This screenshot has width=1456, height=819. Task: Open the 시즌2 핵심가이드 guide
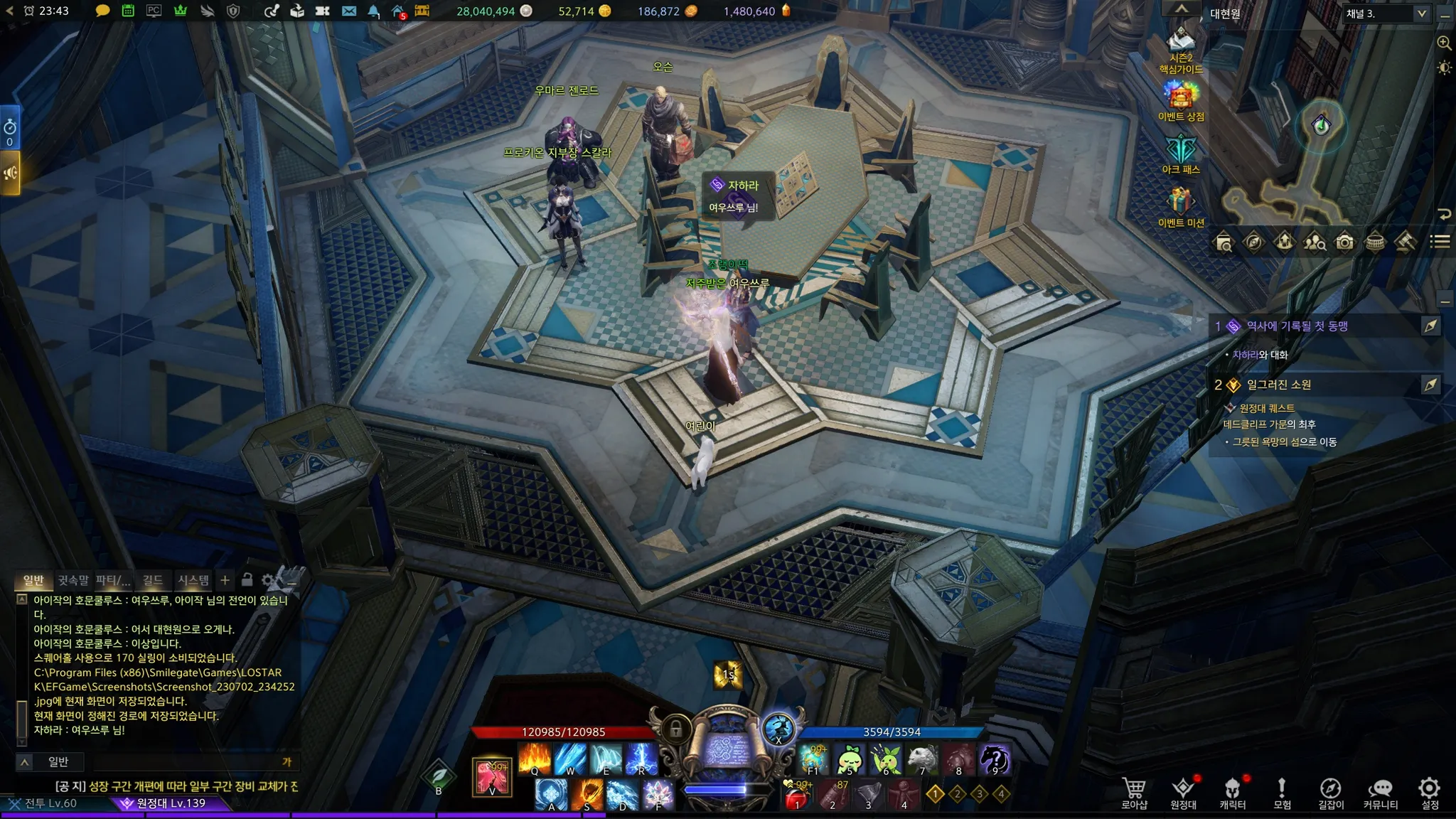1181,50
